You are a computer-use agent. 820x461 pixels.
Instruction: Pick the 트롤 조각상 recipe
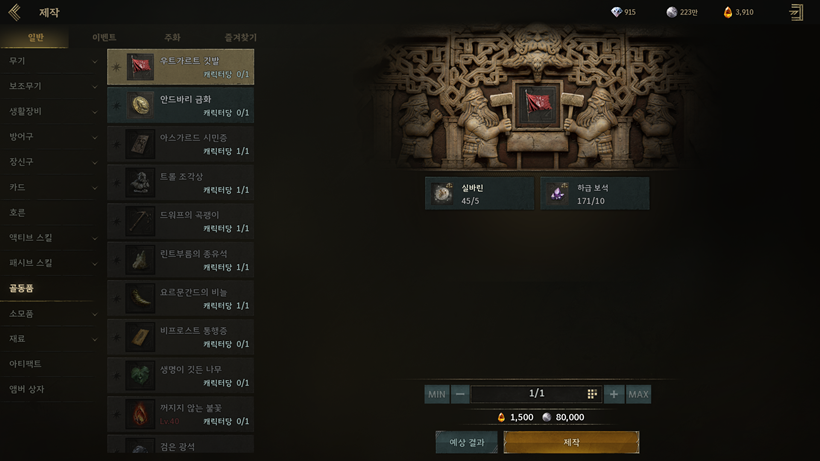(x=180, y=182)
